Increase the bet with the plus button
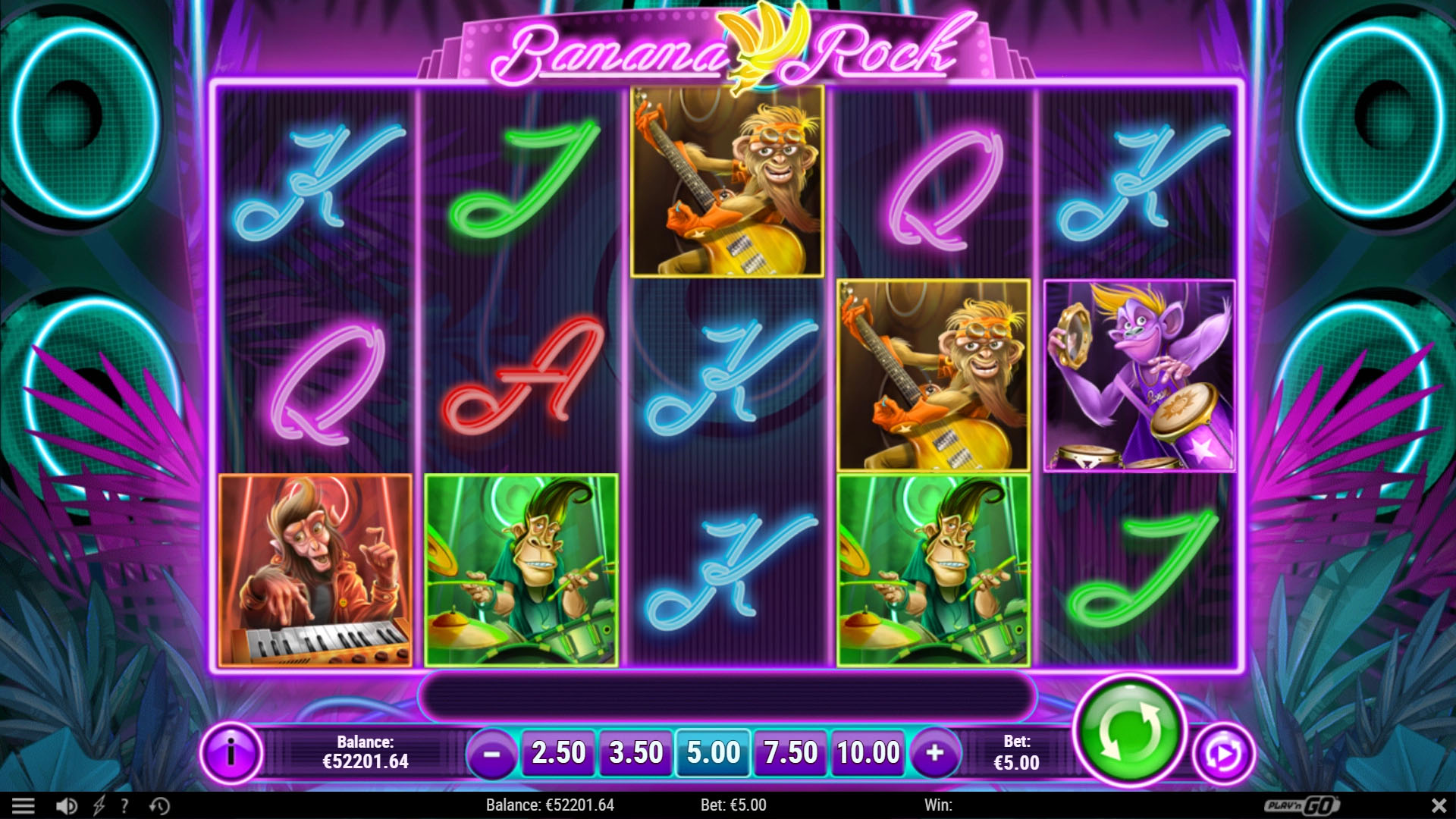1456x819 pixels. point(934,755)
